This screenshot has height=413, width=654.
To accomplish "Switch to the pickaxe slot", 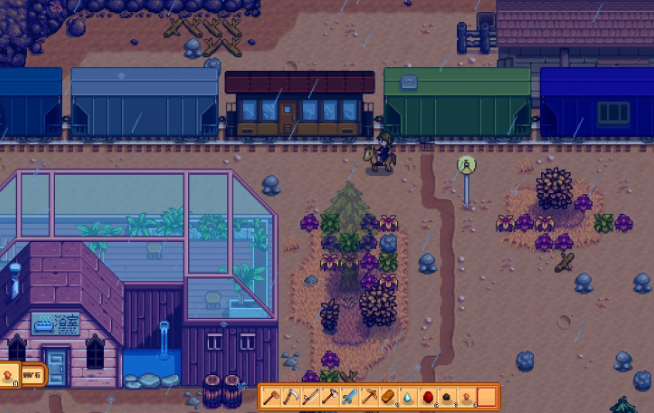I will (x=368, y=397).
